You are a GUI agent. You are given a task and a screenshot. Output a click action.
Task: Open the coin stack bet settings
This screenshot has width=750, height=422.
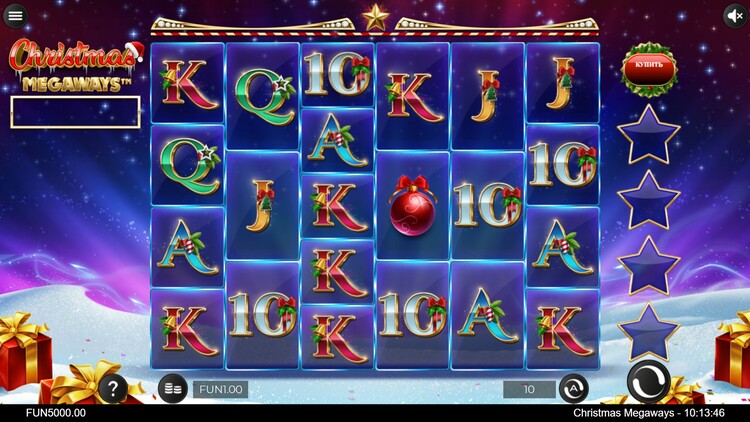click(174, 388)
